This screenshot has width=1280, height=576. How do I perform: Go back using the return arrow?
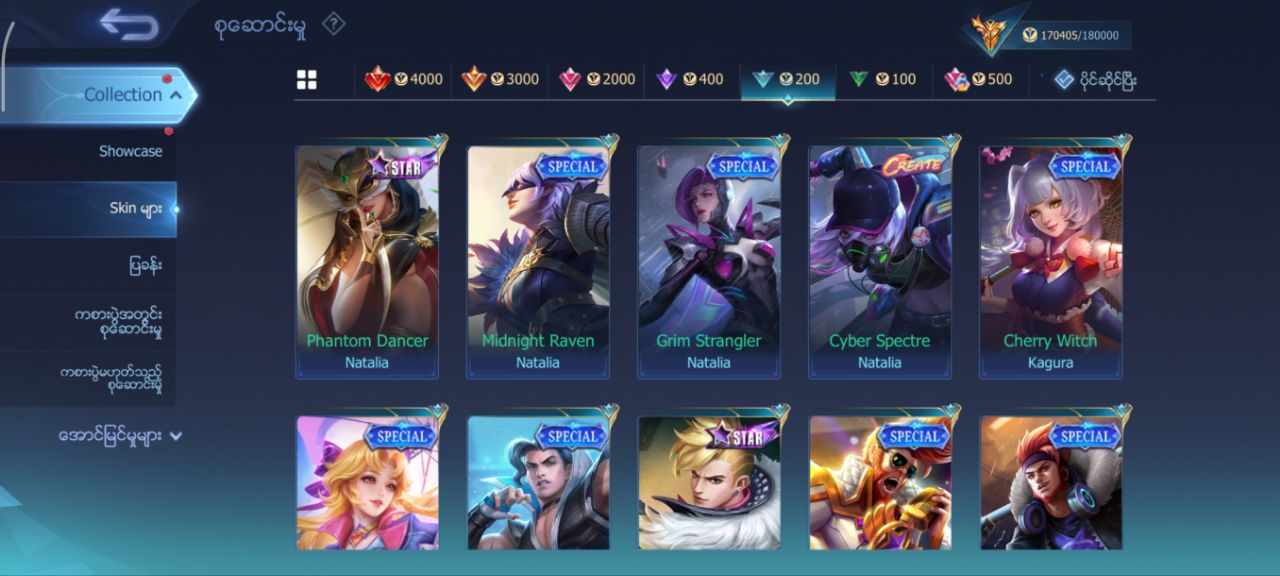pyautogui.click(x=129, y=25)
